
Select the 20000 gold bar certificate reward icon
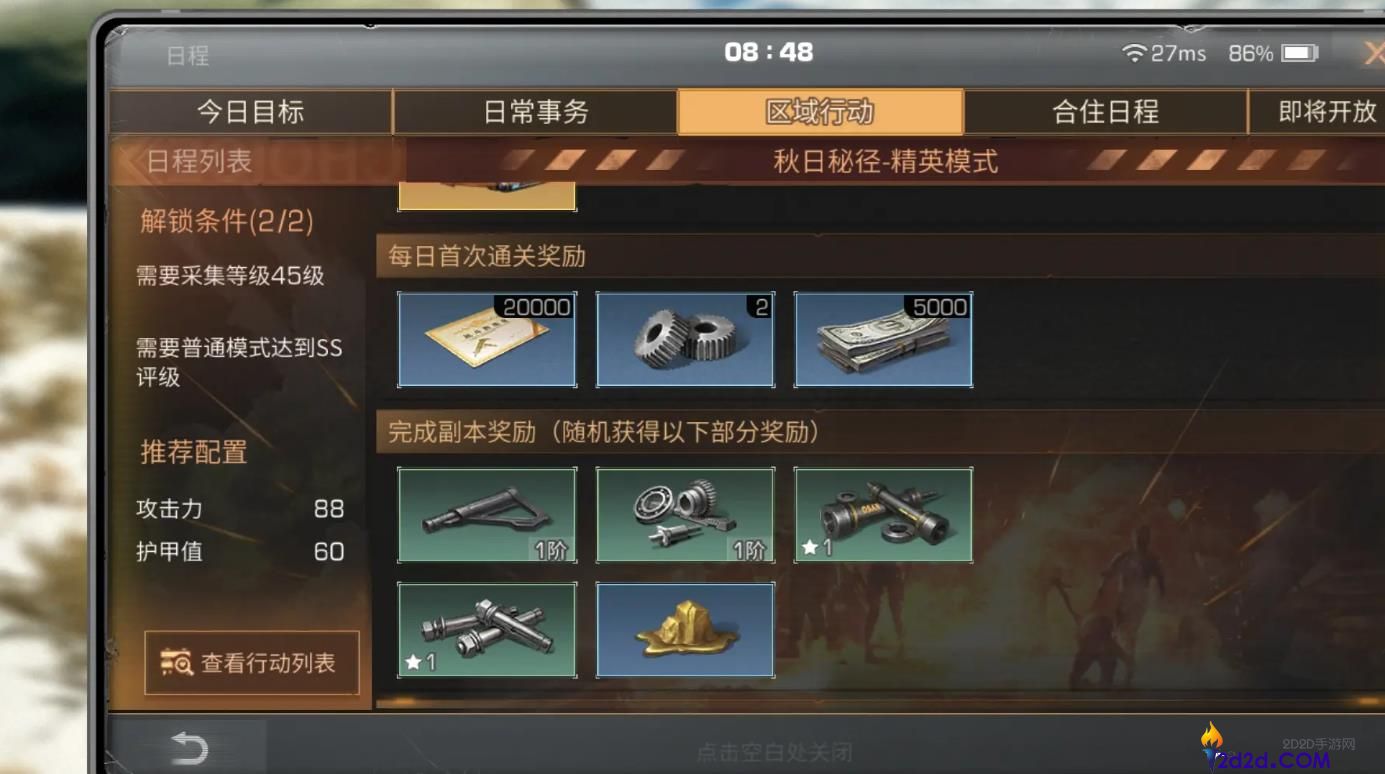486,339
